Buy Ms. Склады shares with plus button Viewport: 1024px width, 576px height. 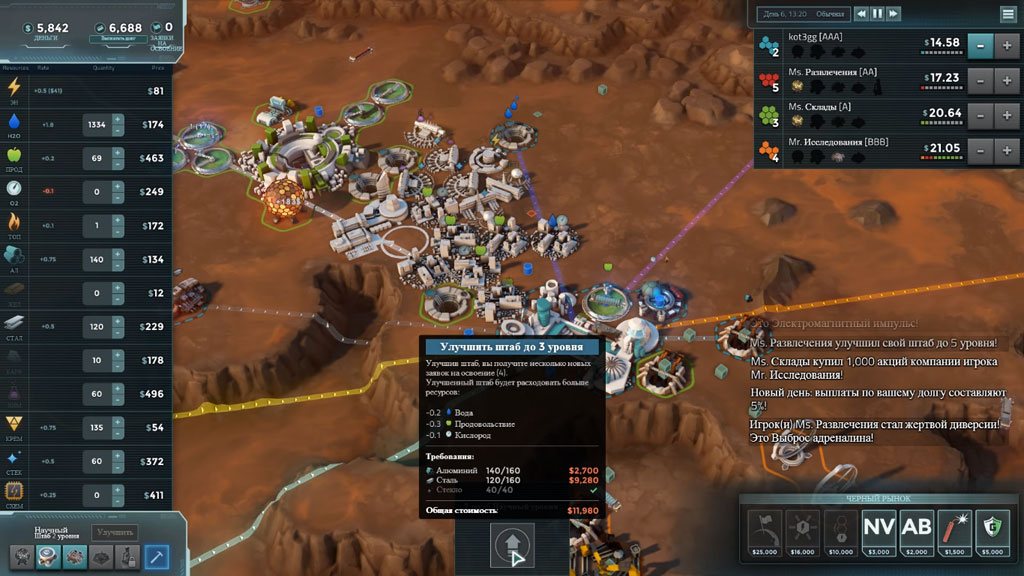1008,115
